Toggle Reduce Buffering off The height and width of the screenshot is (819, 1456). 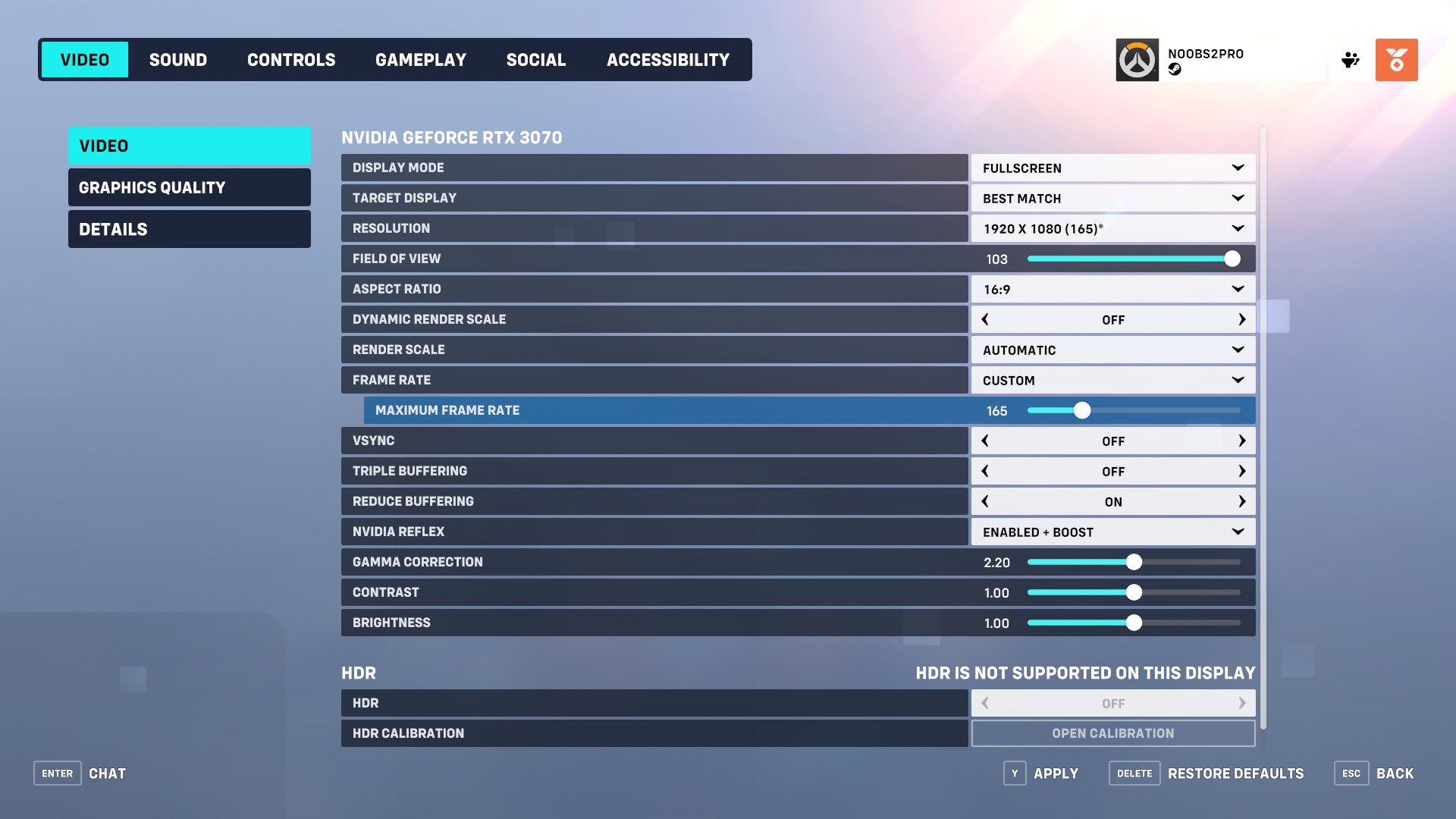984,501
